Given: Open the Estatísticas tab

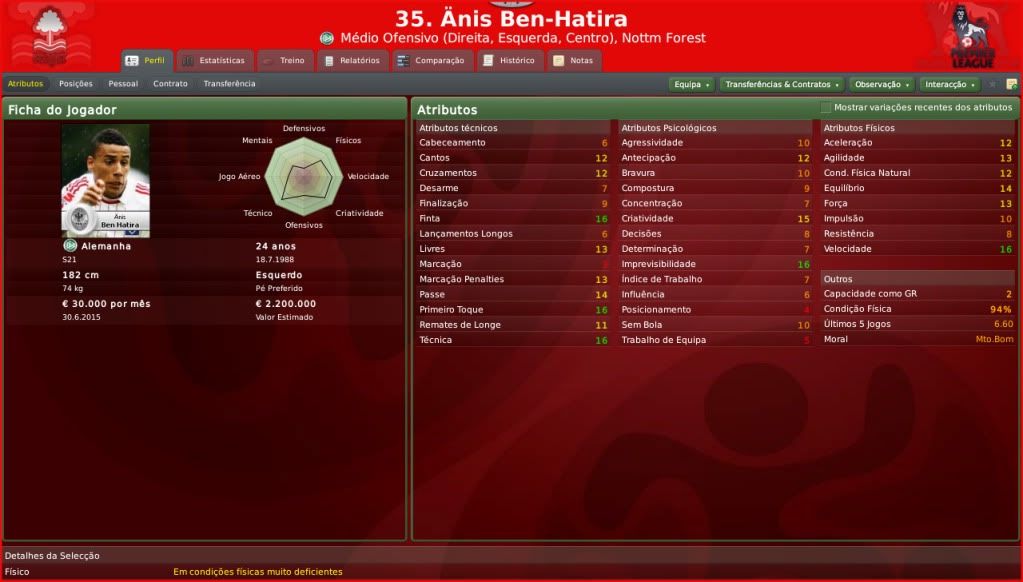Looking at the screenshot, I should 213,61.
